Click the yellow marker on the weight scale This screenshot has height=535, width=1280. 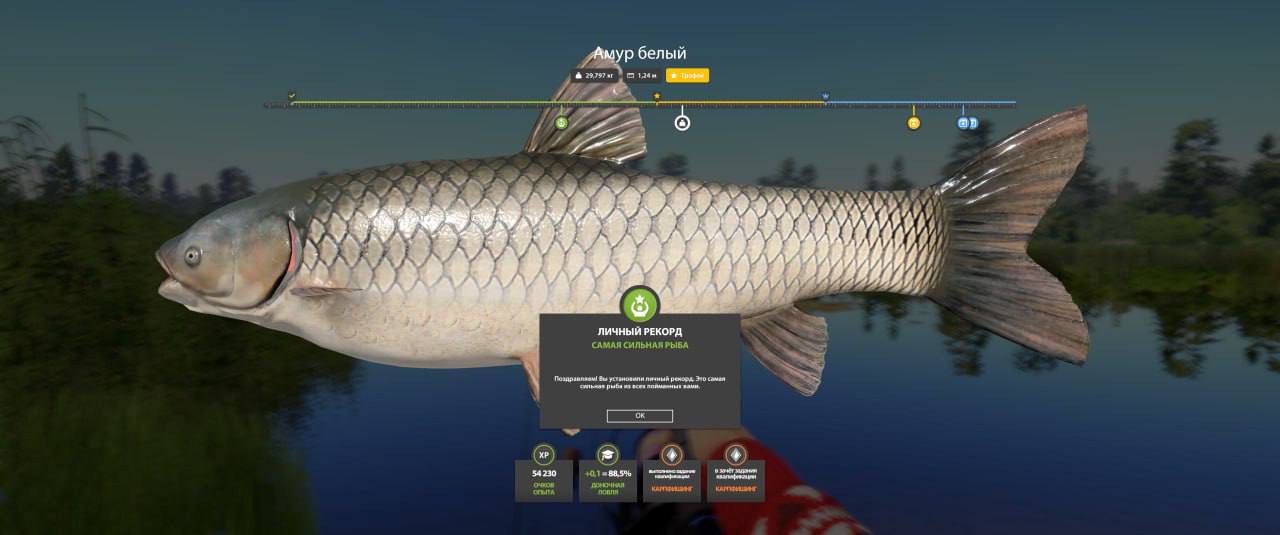point(913,123)
